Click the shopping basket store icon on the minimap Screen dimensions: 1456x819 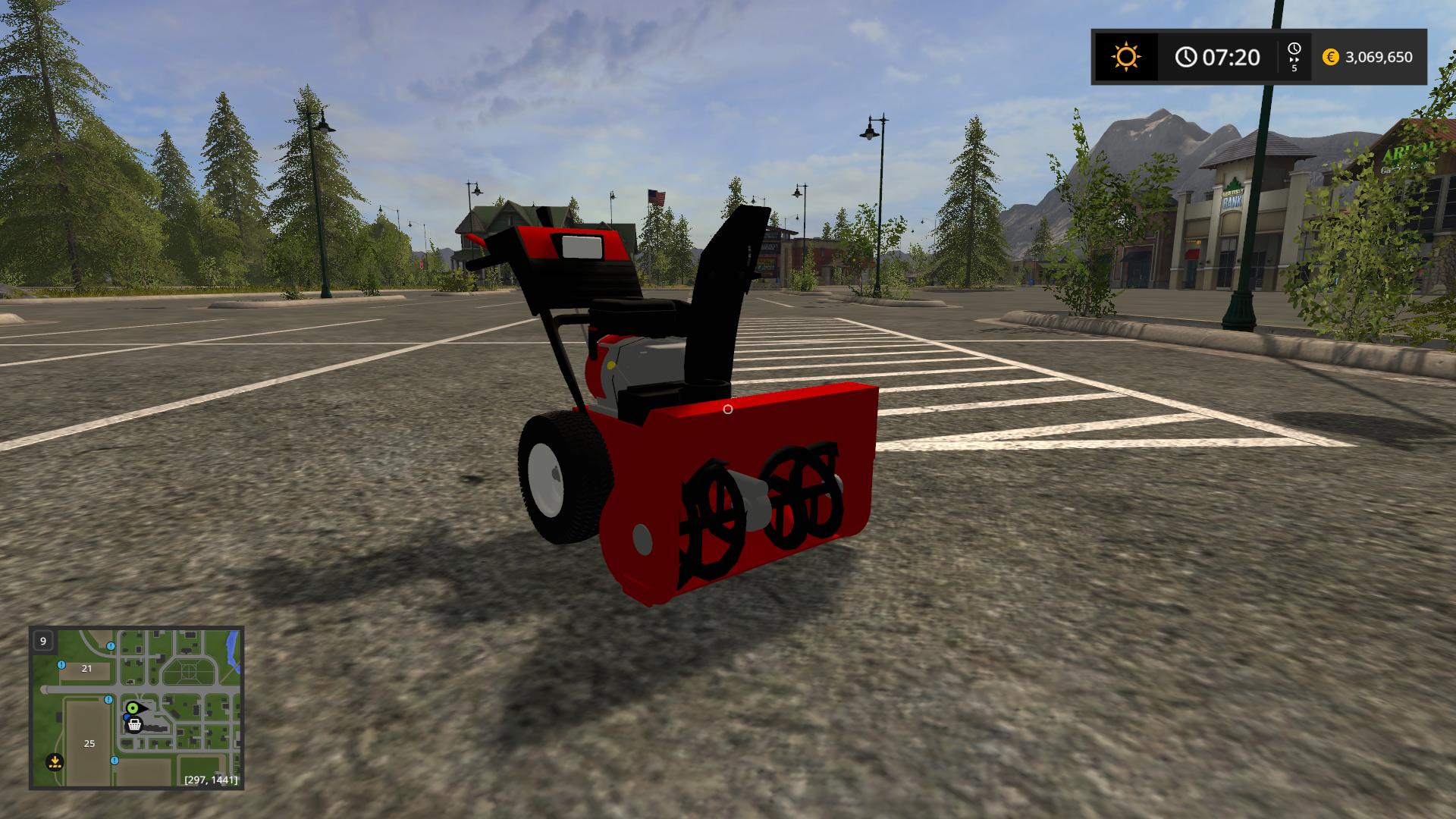(x=134, y=725)
